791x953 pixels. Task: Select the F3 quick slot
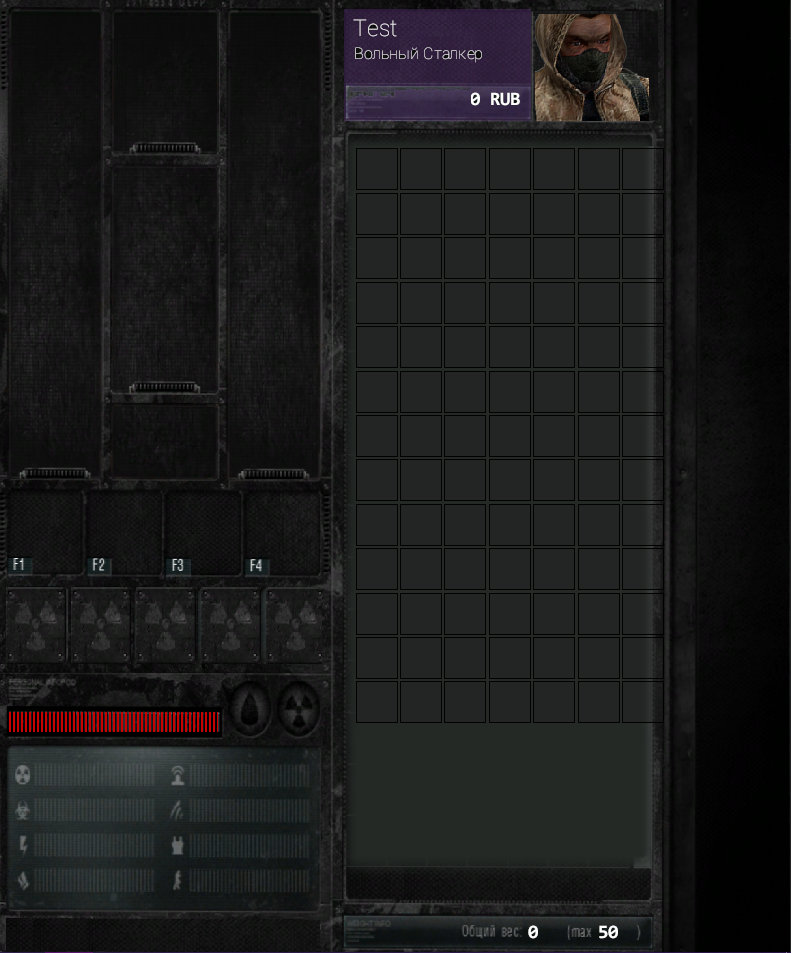click(x=204, y=532)
